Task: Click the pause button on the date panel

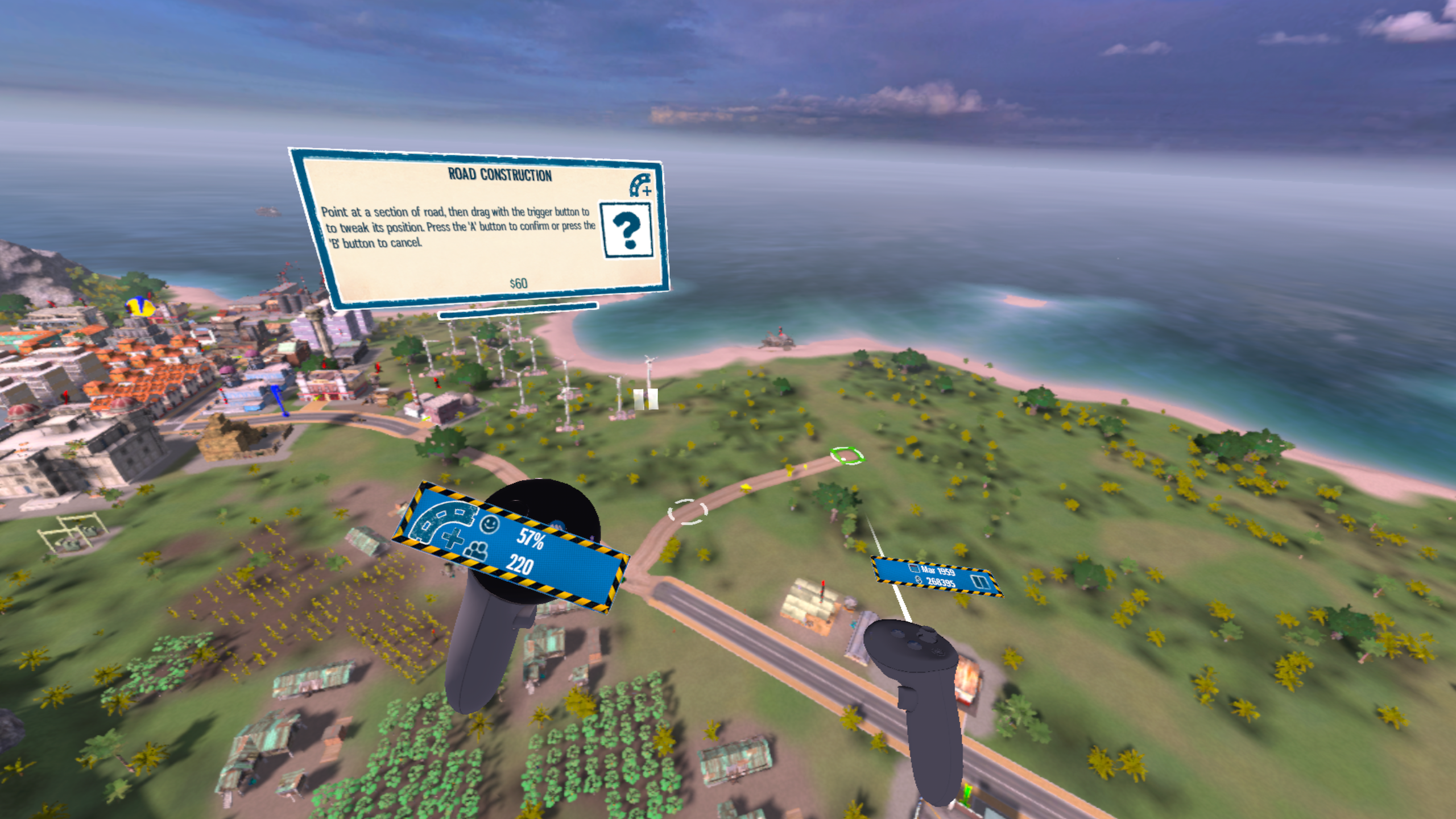Action: (979, 582)
